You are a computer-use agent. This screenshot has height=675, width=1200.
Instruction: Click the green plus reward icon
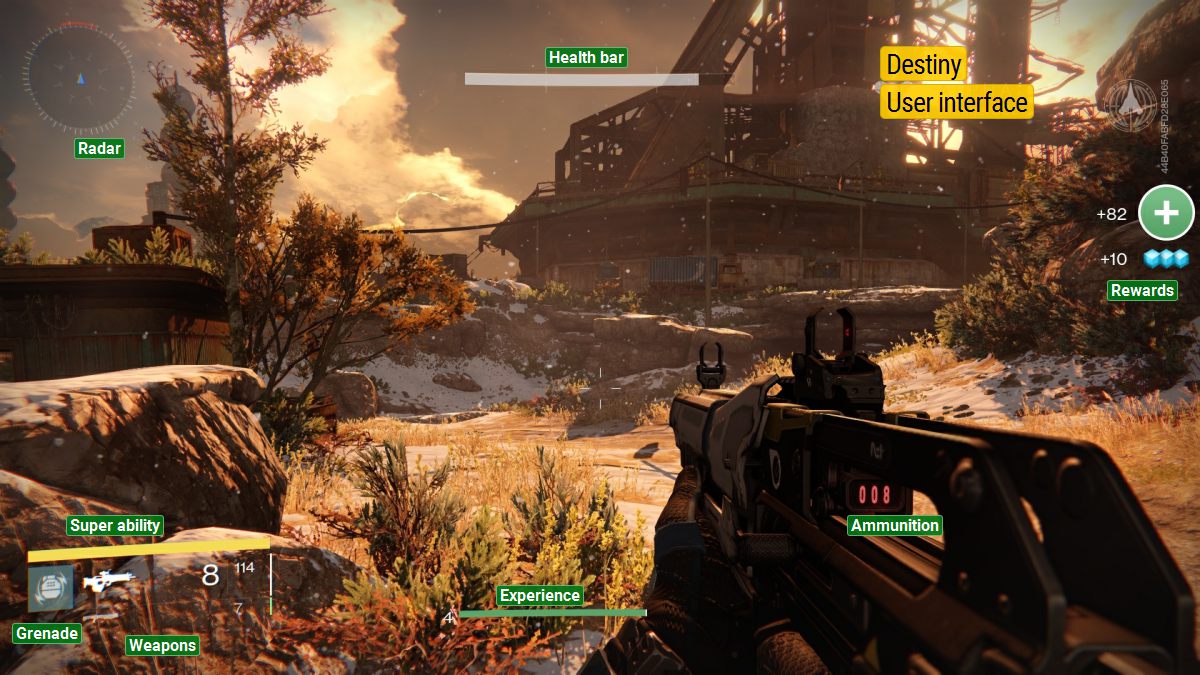click(x=1166, y=213)
